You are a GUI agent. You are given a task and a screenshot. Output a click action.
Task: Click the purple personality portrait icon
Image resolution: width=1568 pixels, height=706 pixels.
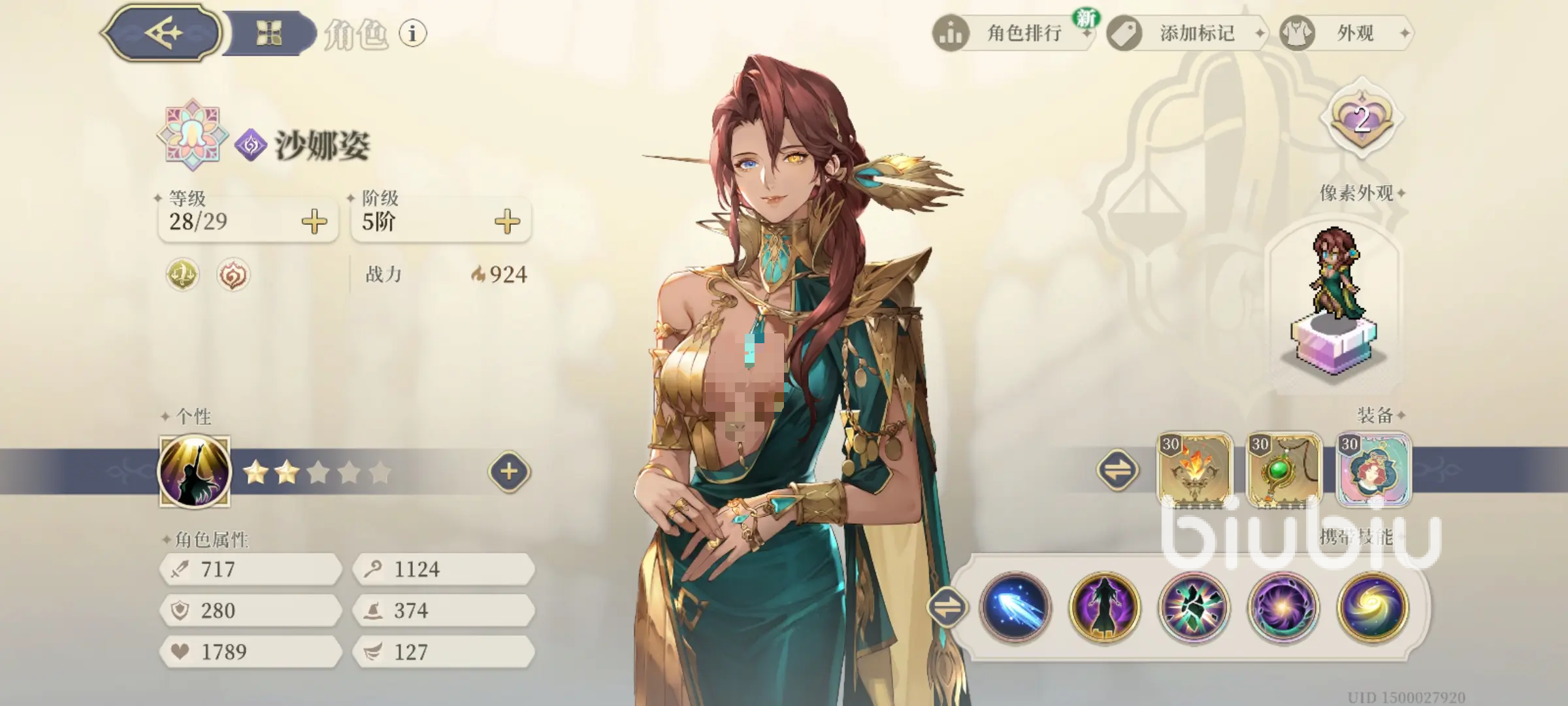point(195,471)
